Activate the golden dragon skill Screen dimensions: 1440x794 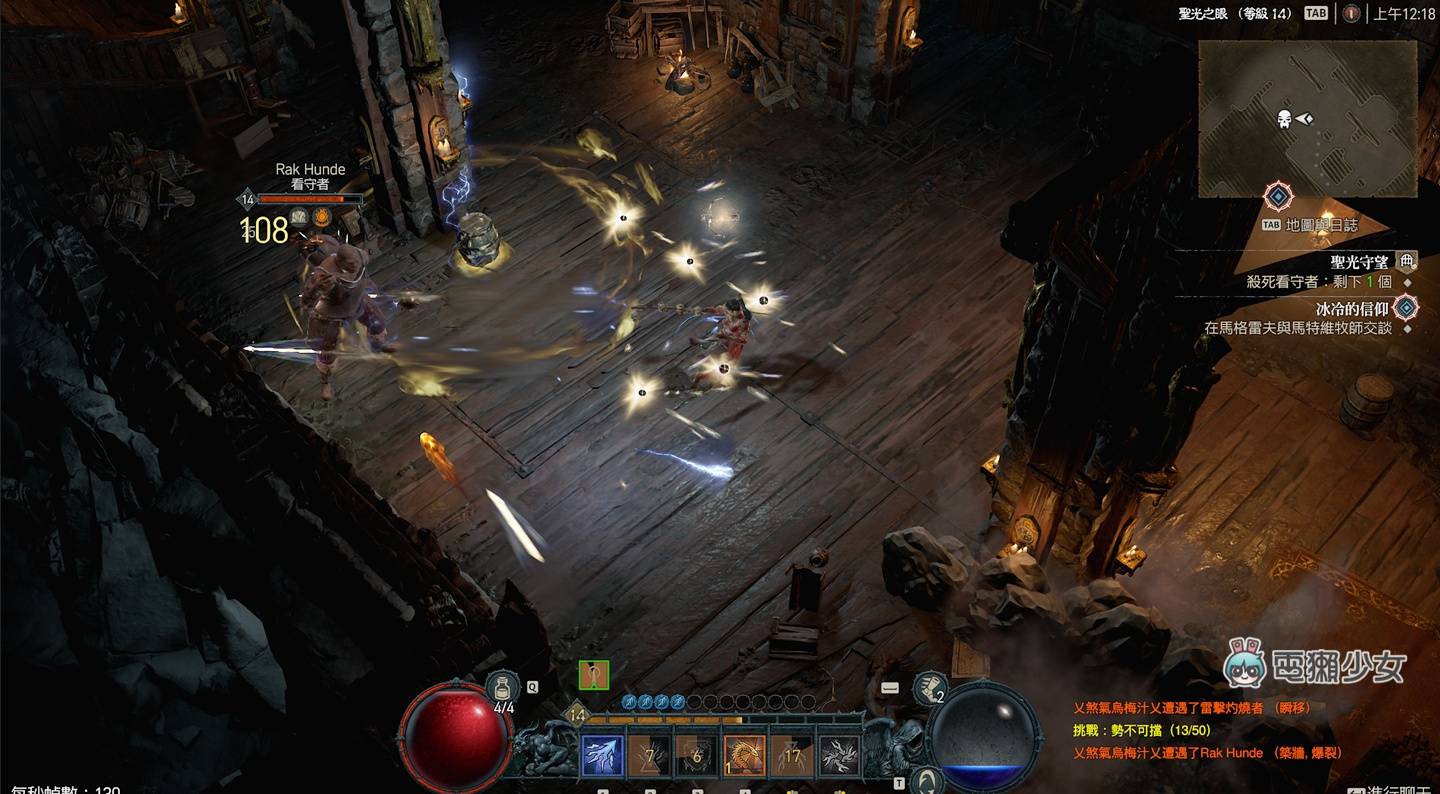(745, 756)
